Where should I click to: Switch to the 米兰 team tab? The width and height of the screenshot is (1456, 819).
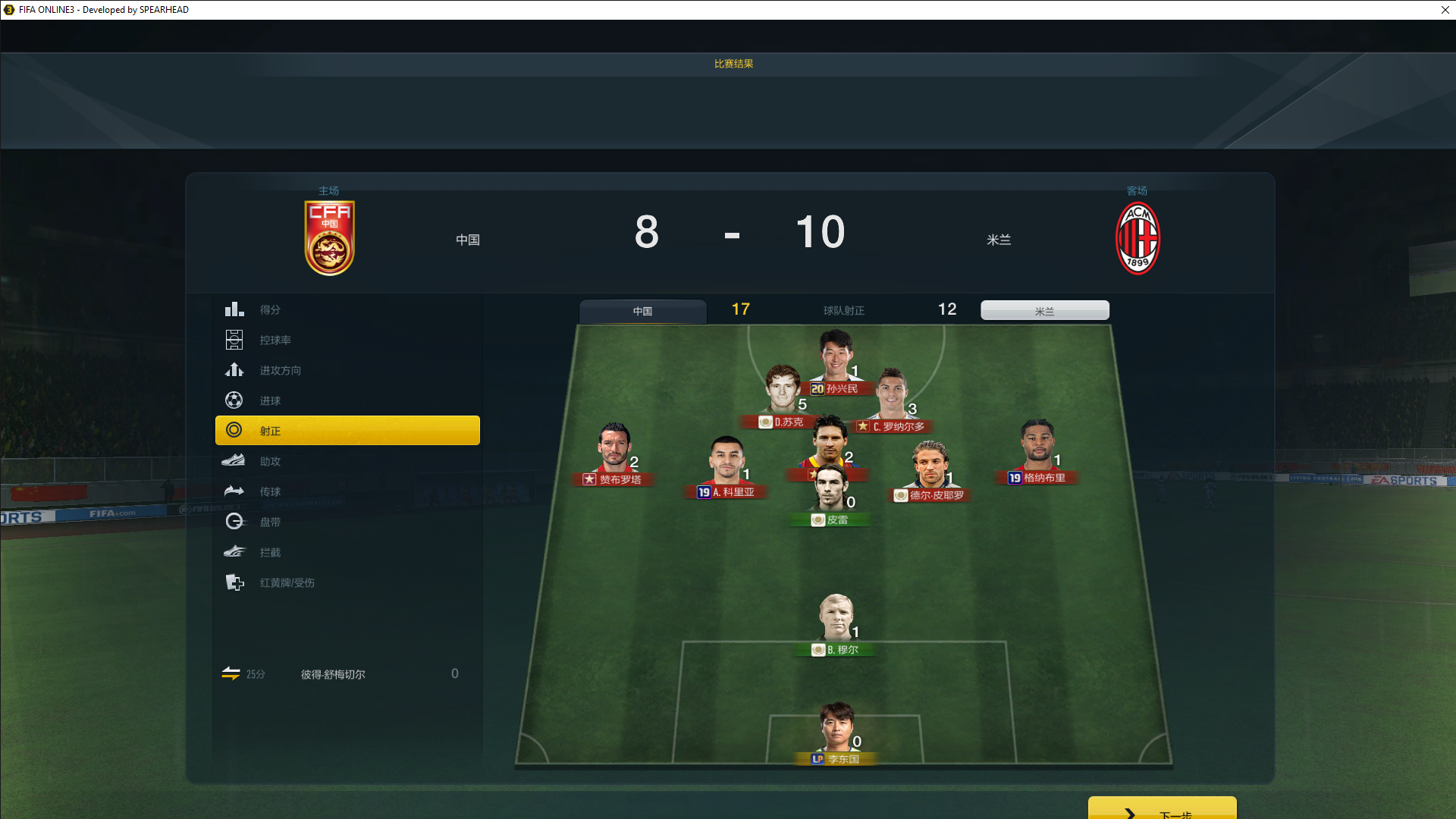pos(1044,311)
